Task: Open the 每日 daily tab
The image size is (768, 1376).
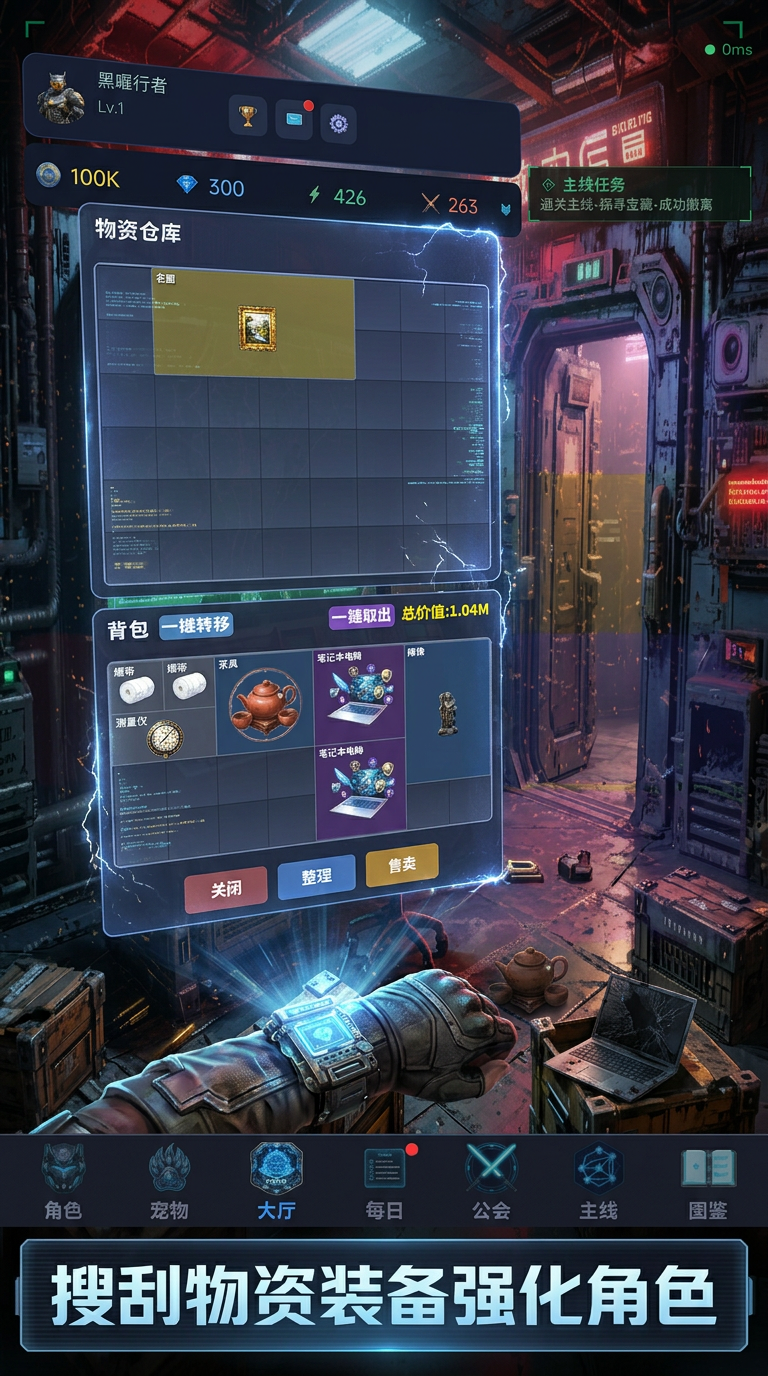Action: (x=384, y=1181)
